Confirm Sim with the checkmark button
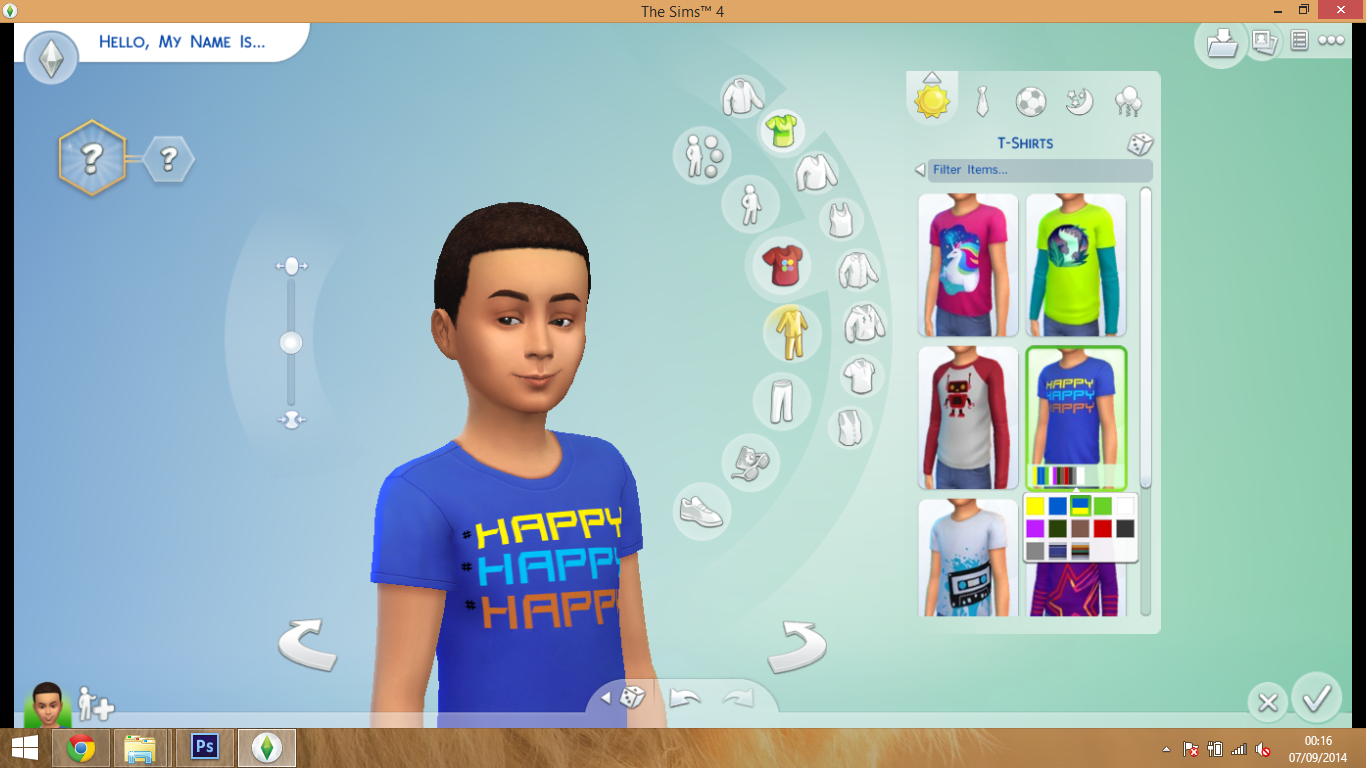This screenshot has height=768, width=1366. pos(1317,702)
